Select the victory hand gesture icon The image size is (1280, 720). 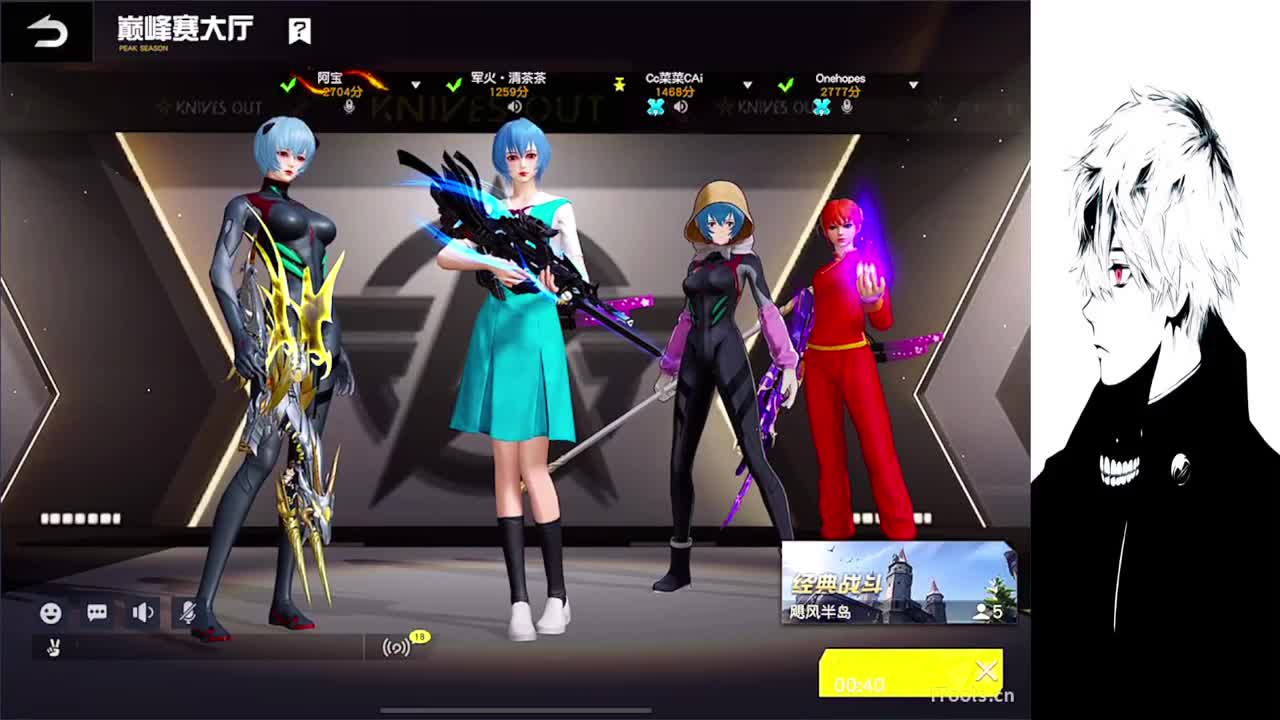pos(55,648)
